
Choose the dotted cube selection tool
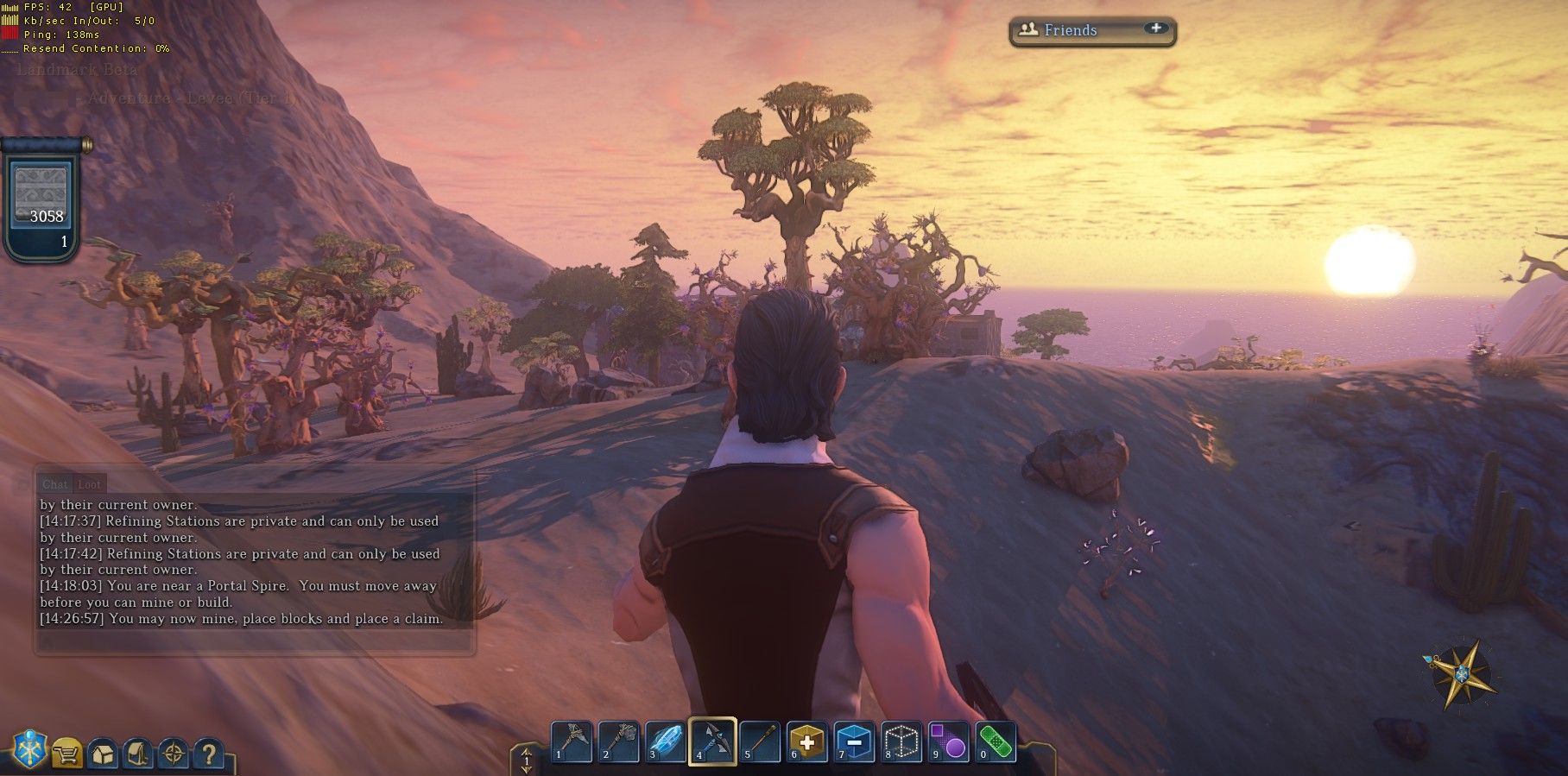coord(901,741)
